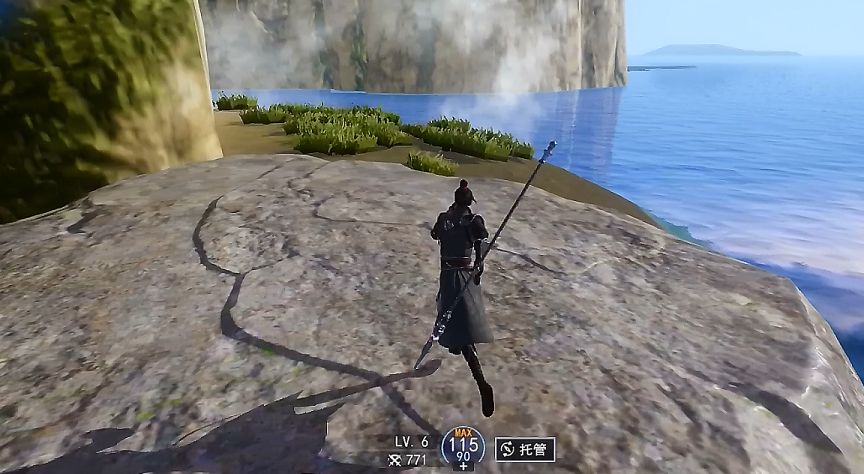Toggle the 托管 auto-play button

click(525, 449)
